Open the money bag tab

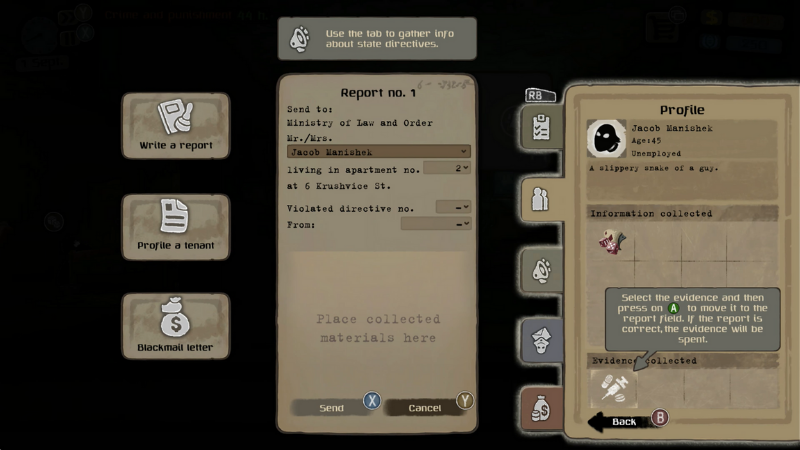pyautogui.click(x=541, y=409)
